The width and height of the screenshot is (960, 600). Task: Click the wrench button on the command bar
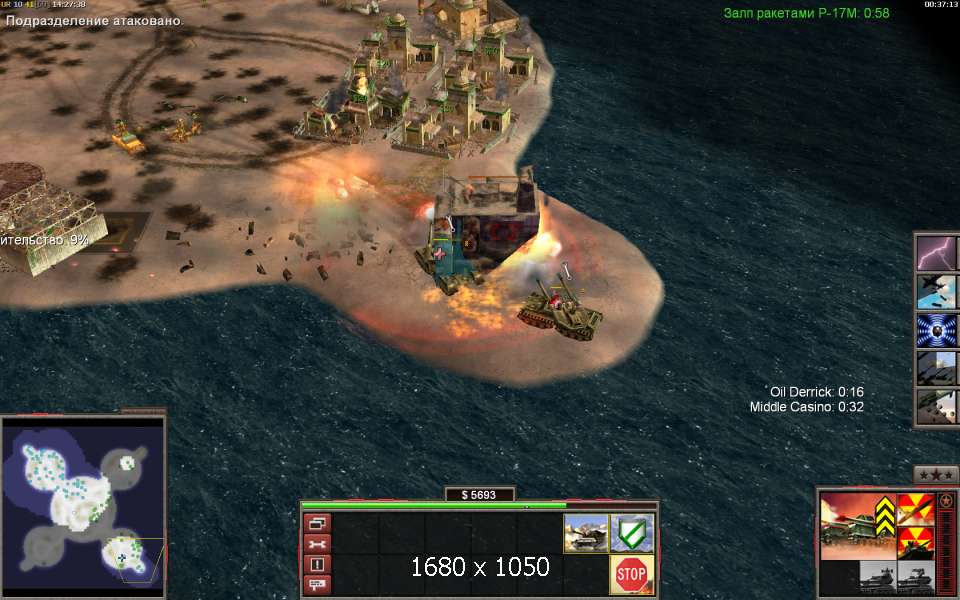pos(317,543)
